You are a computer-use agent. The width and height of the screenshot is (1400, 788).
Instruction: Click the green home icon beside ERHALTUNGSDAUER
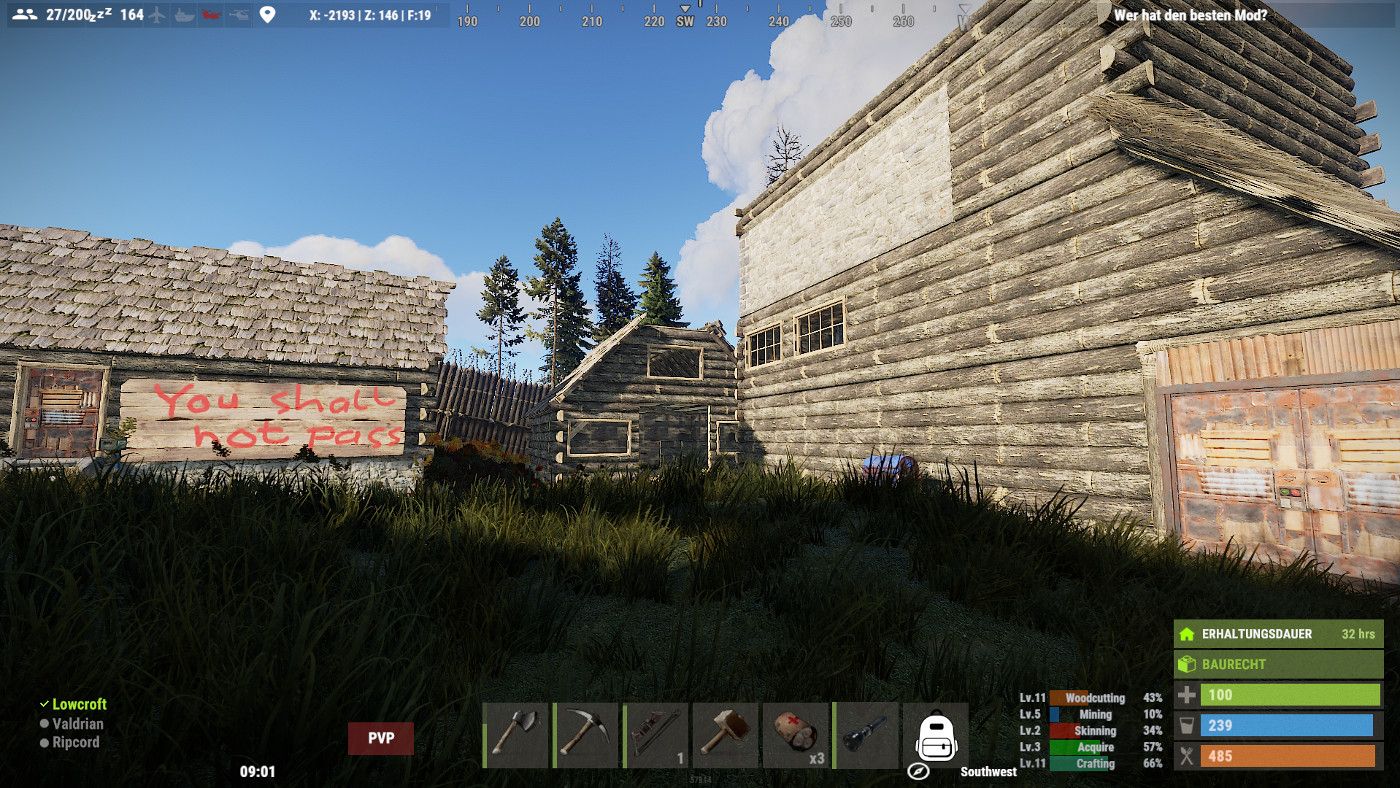tap(1187, 634)
